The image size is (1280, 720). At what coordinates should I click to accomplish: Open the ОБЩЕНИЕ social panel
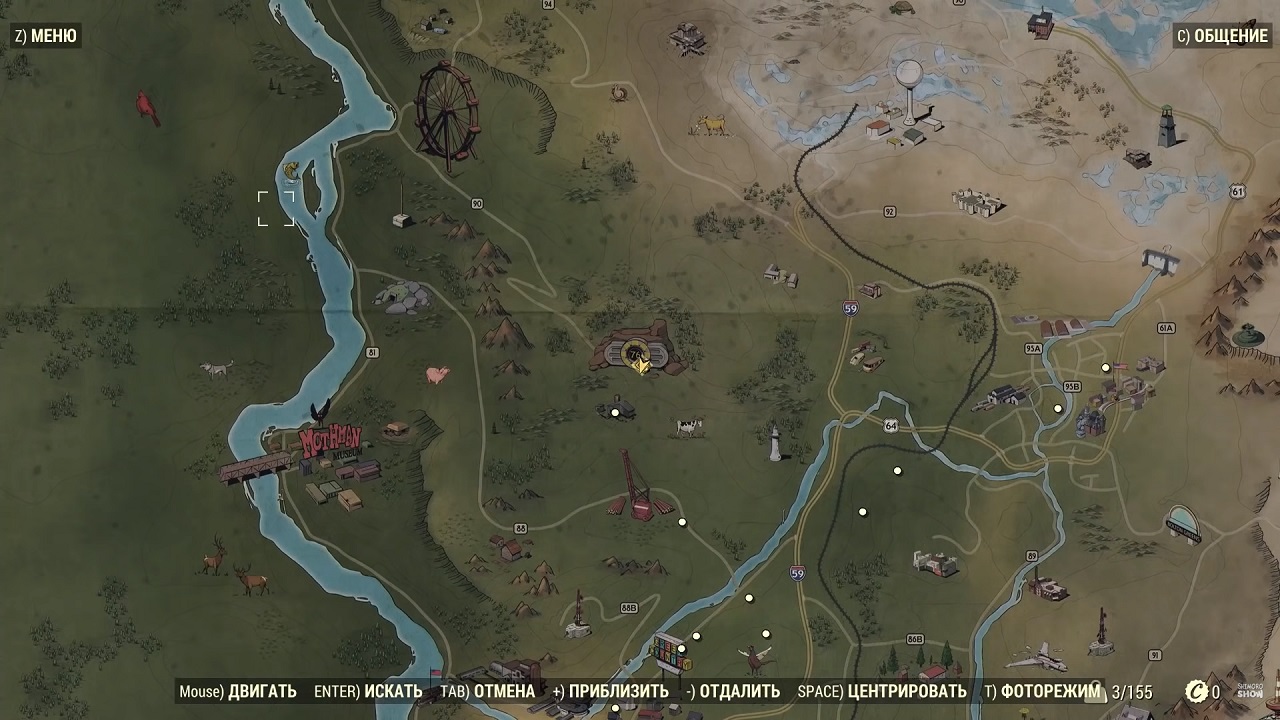coord(1222,36)
